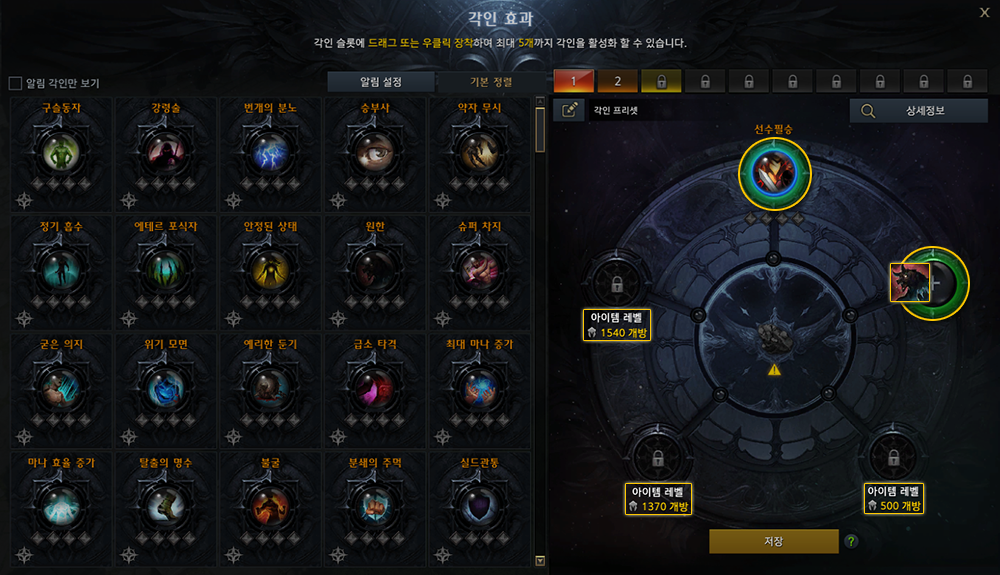Click the 기본 정렬 sort button
This screenshot has height=575, width=1000.
click(490, 82)
